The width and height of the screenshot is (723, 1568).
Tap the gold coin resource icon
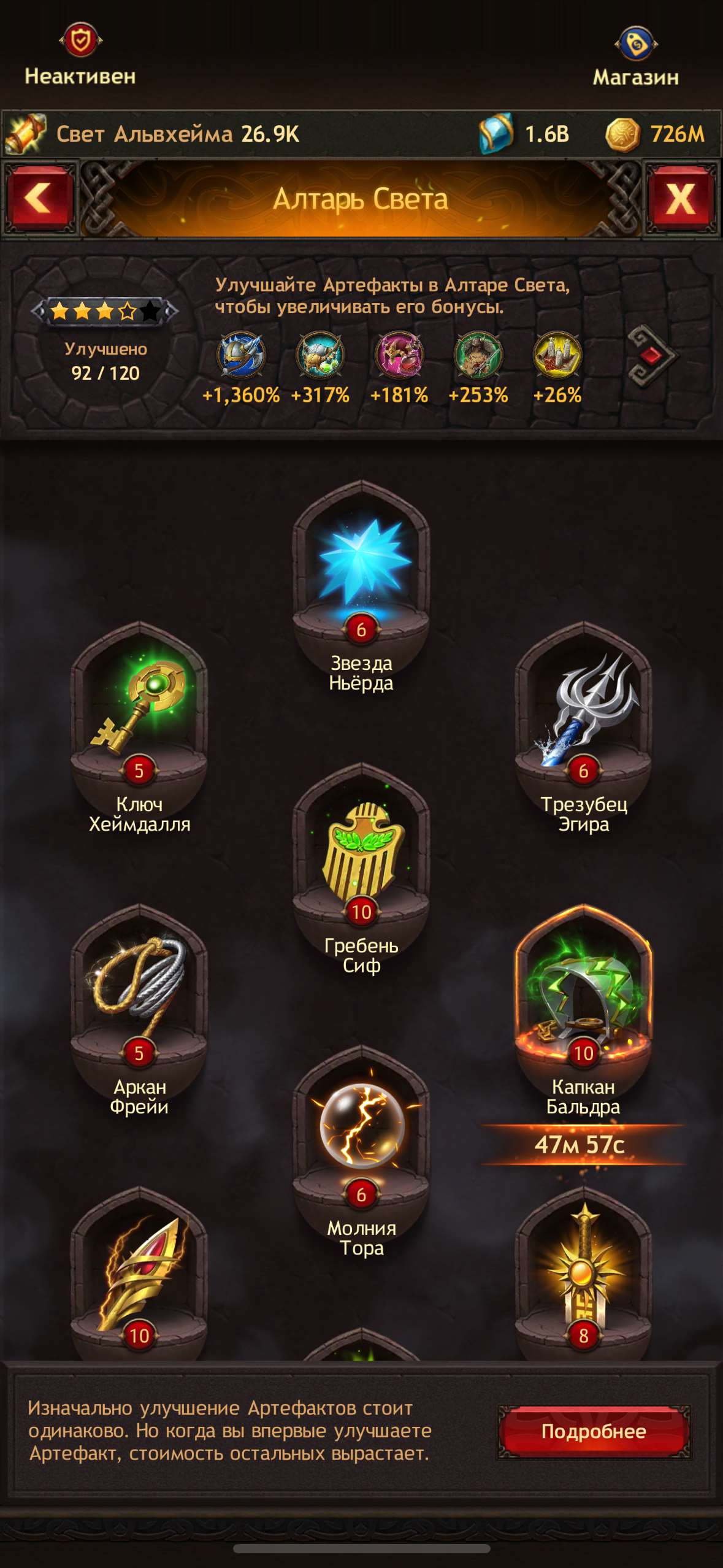(x=622, y=134)
